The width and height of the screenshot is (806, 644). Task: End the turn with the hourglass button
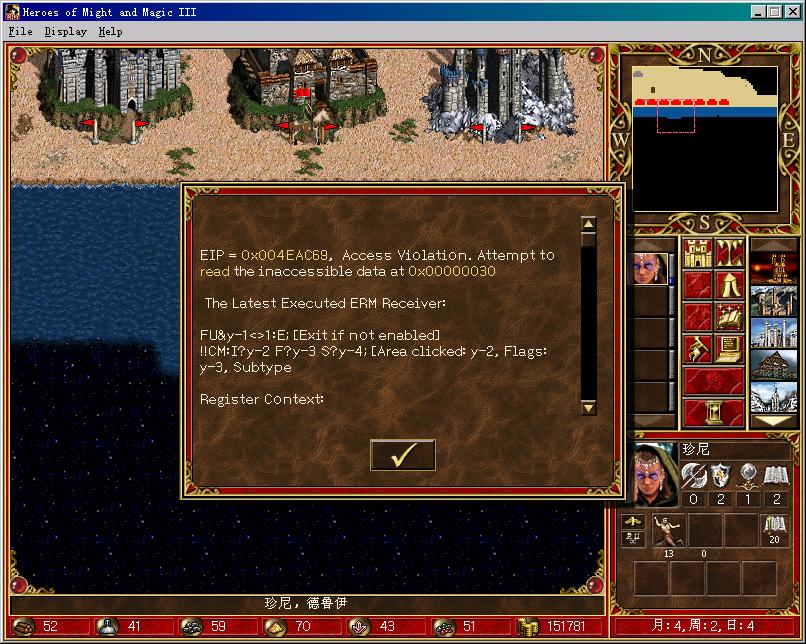point(713,411)
